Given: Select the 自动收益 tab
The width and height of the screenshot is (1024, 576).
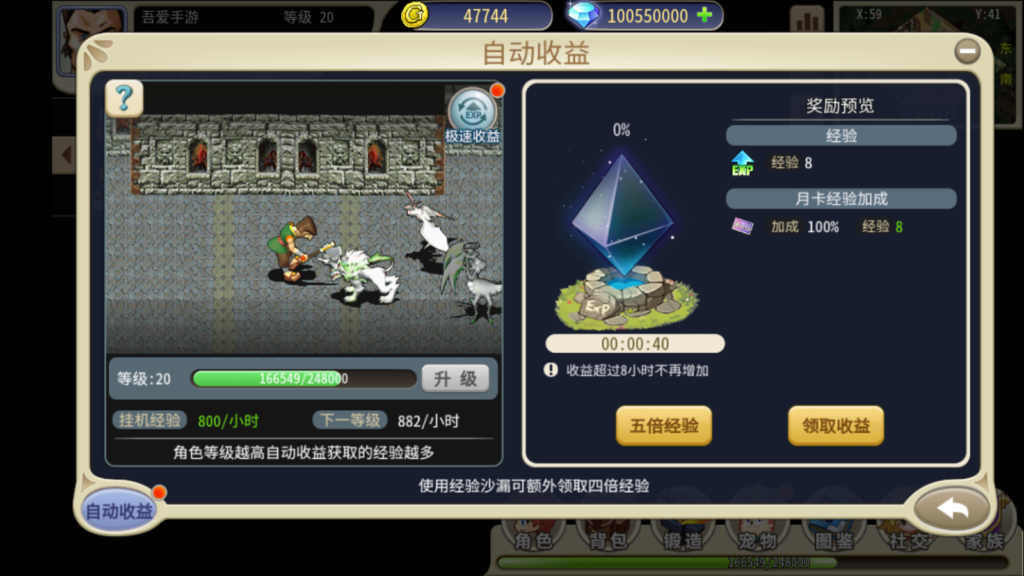Looking at the screenshot, I should (x=119, y=511).
